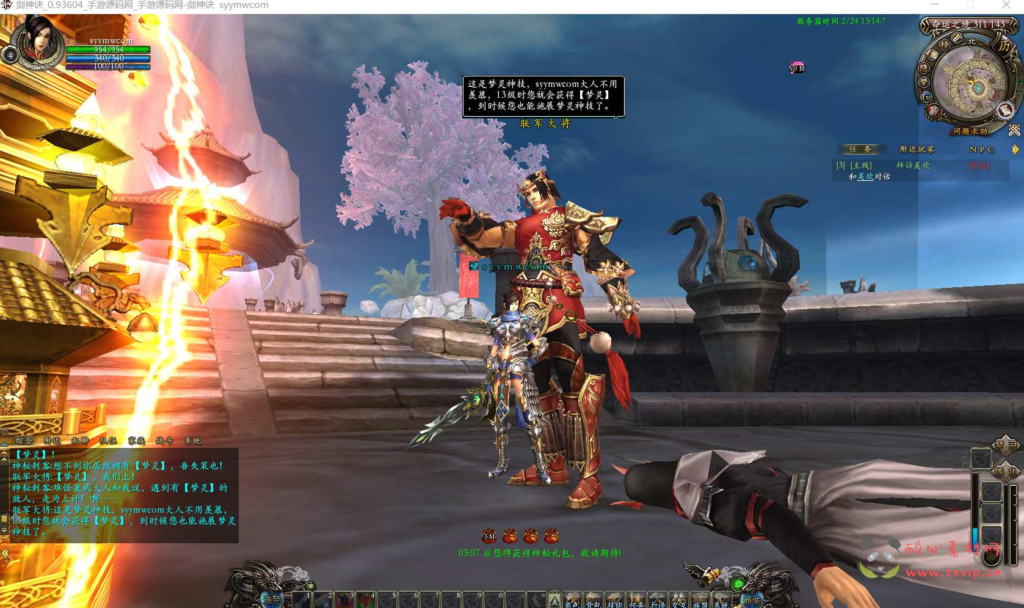
Task: Open 问题求助 help request
Action: click(969, 130)
